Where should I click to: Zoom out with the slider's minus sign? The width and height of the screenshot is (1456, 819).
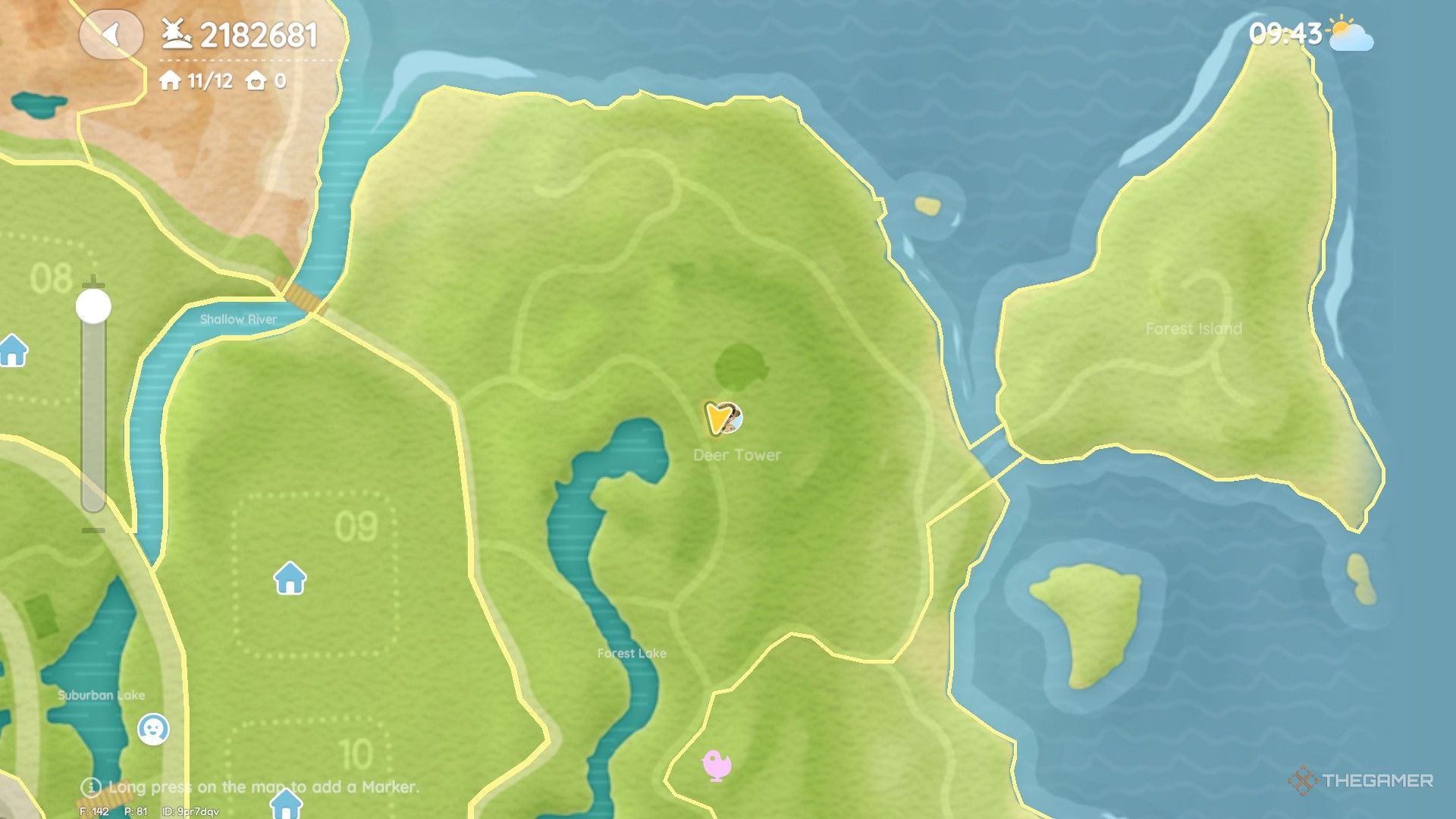coord(93,530)
